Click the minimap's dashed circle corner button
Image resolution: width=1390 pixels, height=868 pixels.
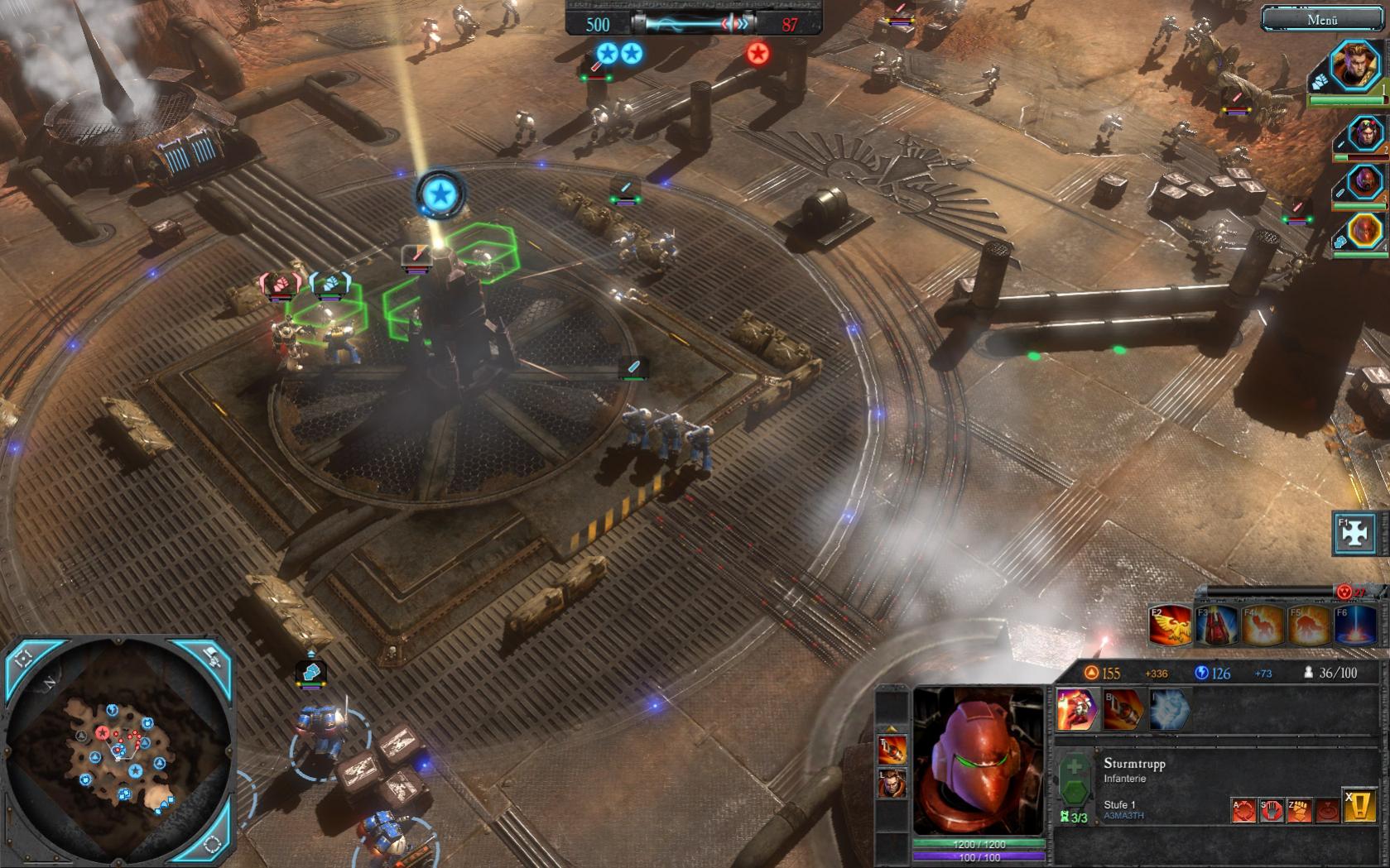[213, 844]
